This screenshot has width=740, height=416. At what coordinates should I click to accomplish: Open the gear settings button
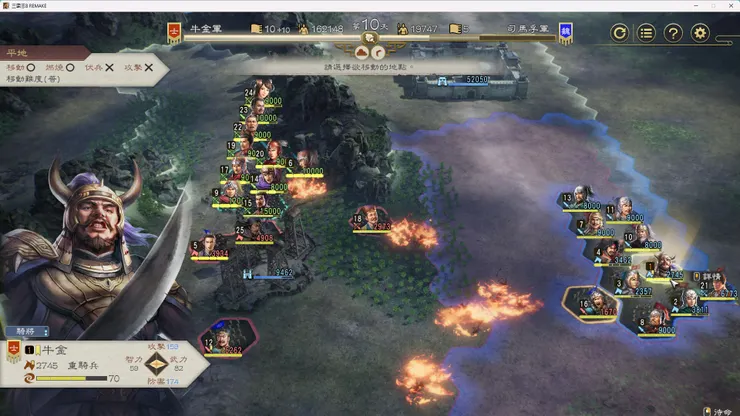coord(700,33)
